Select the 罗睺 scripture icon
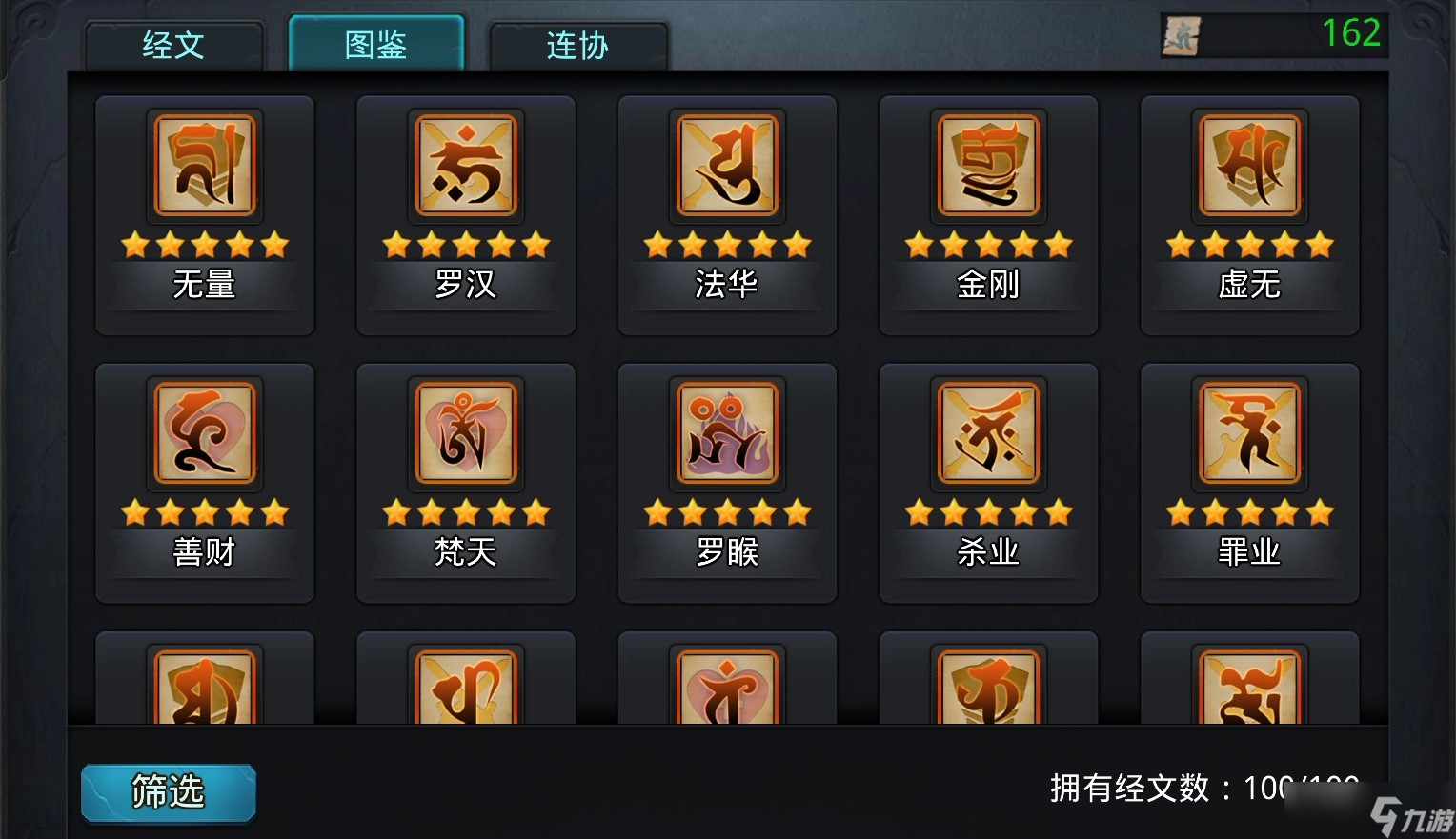Screen dimensions: 1456x839 coord(726,434)
